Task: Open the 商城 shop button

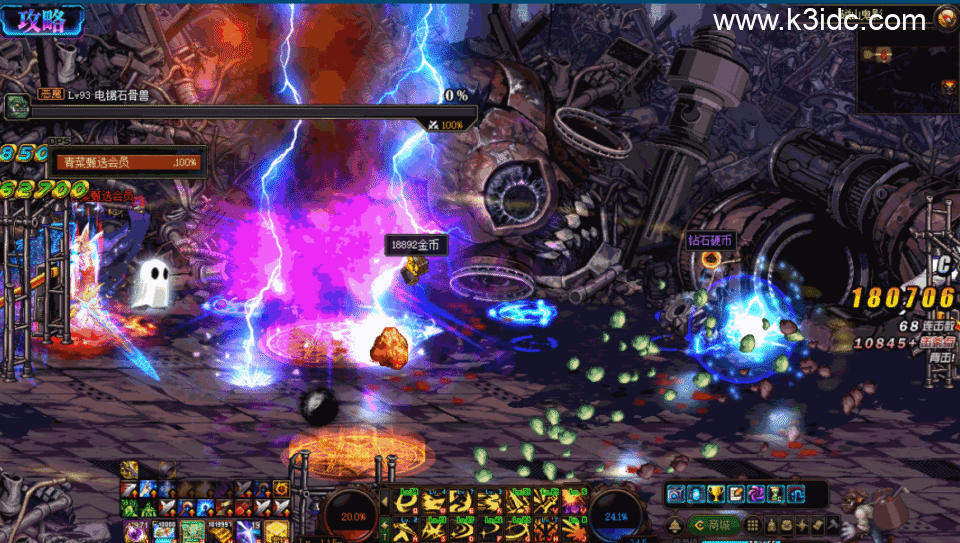Action: pyautogui.click(x=711, y=524)
